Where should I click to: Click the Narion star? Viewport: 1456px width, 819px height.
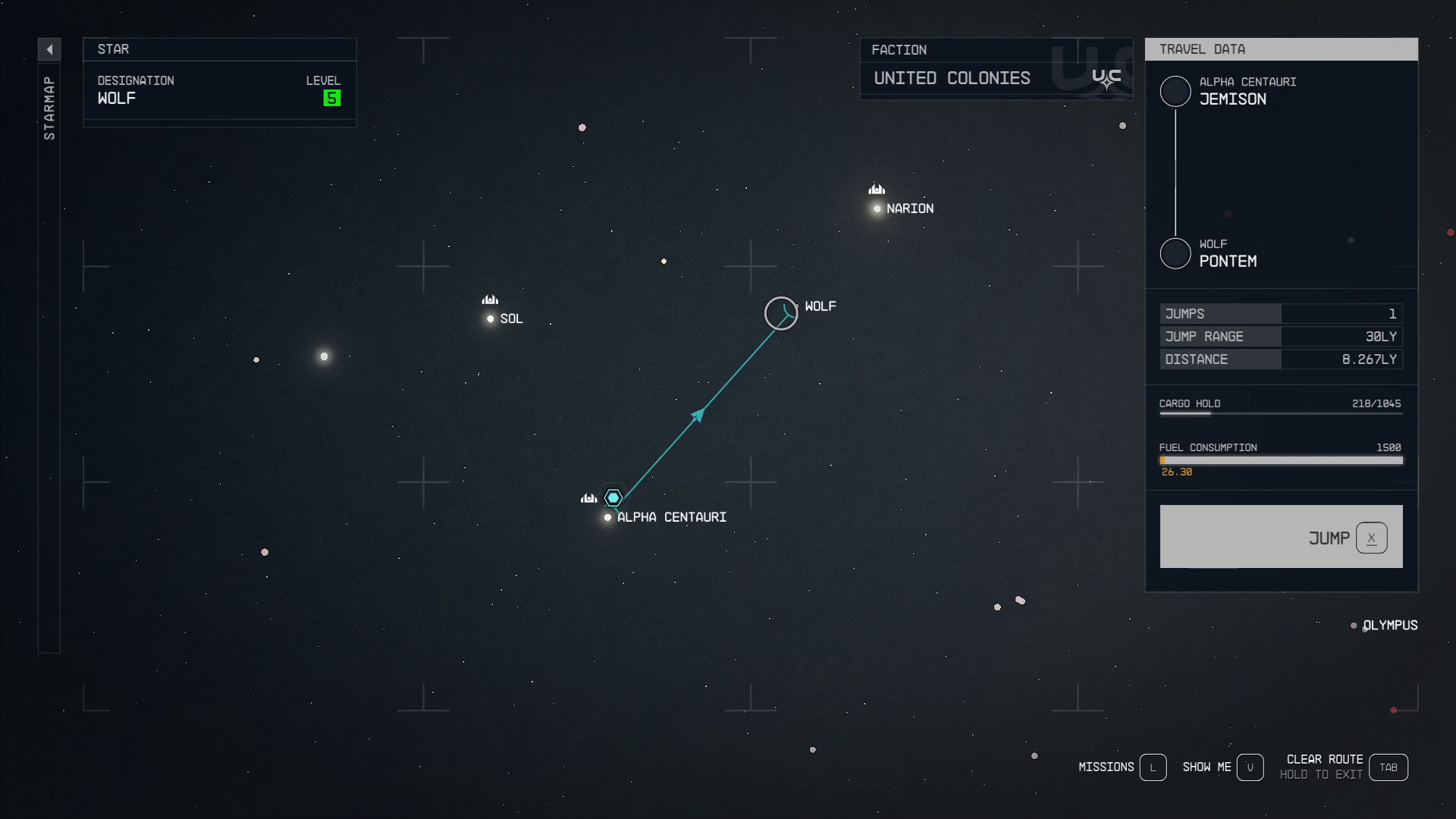(877, 209)
